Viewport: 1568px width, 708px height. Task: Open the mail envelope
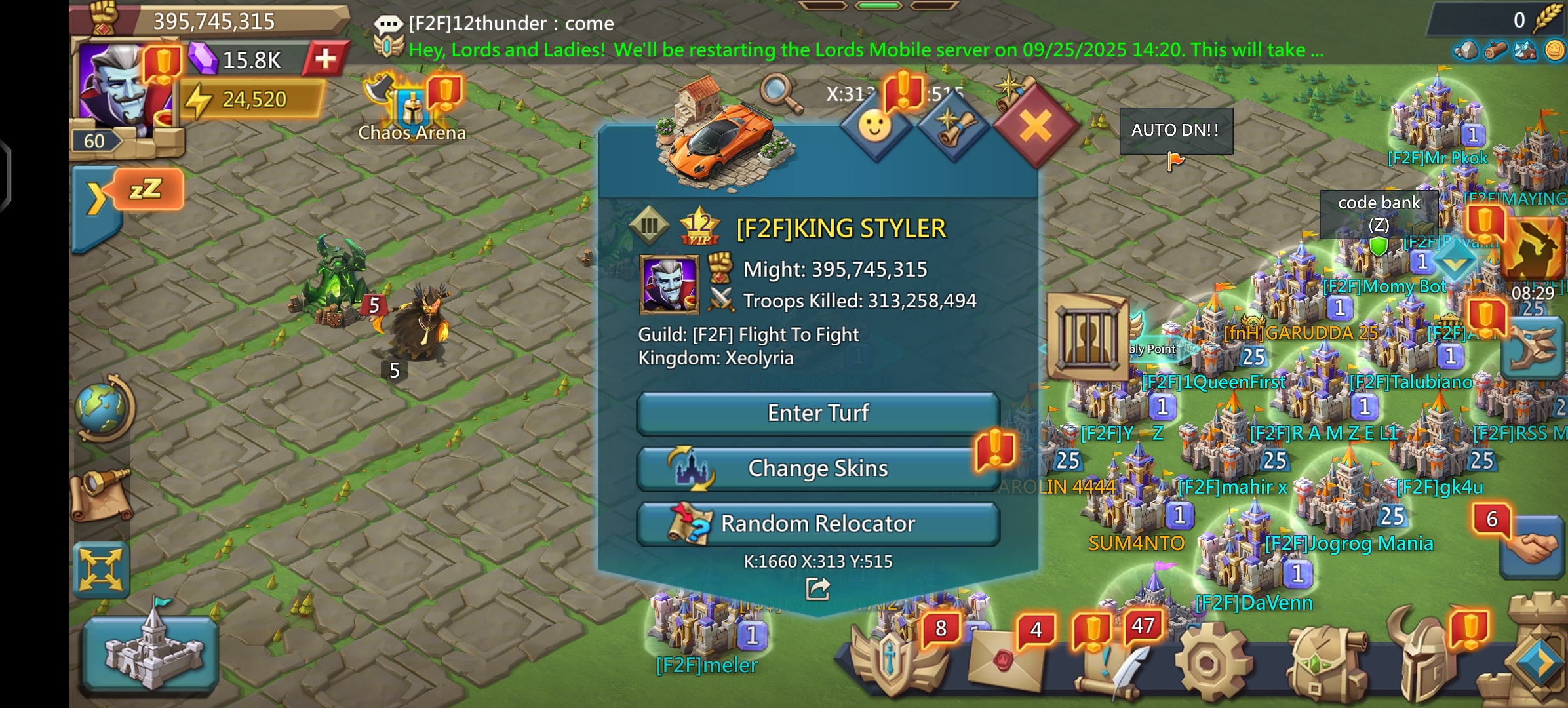click(1003, 662)
